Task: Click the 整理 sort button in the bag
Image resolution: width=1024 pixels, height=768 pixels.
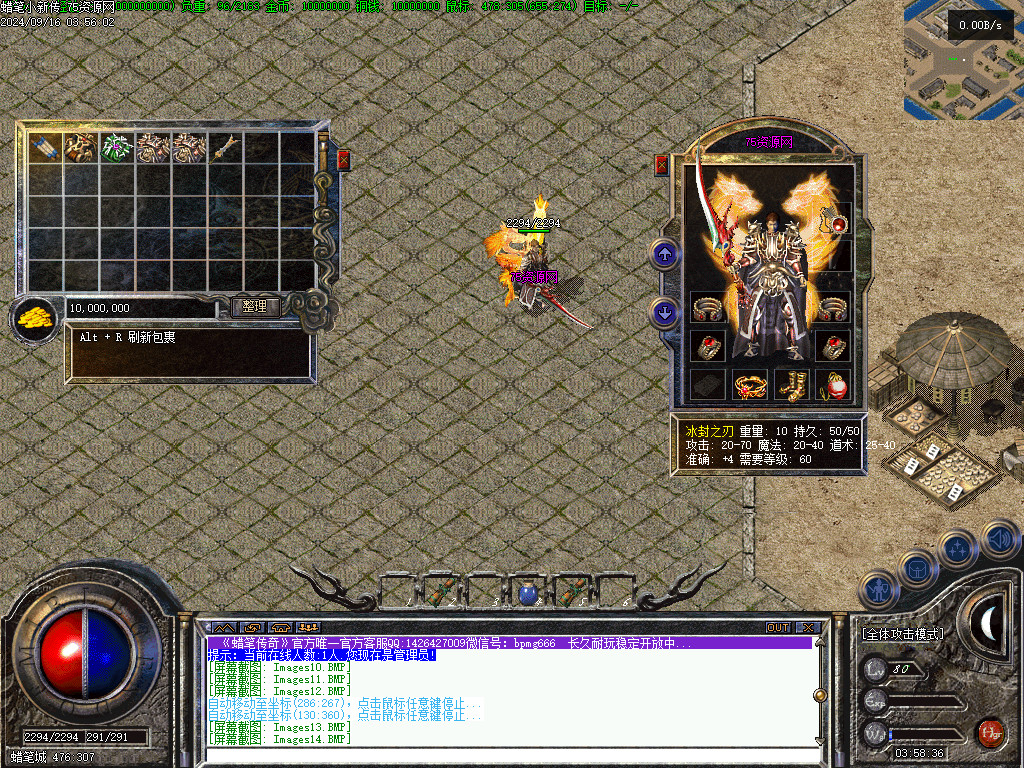Action: pyautogui.click(x=255, y=307)
